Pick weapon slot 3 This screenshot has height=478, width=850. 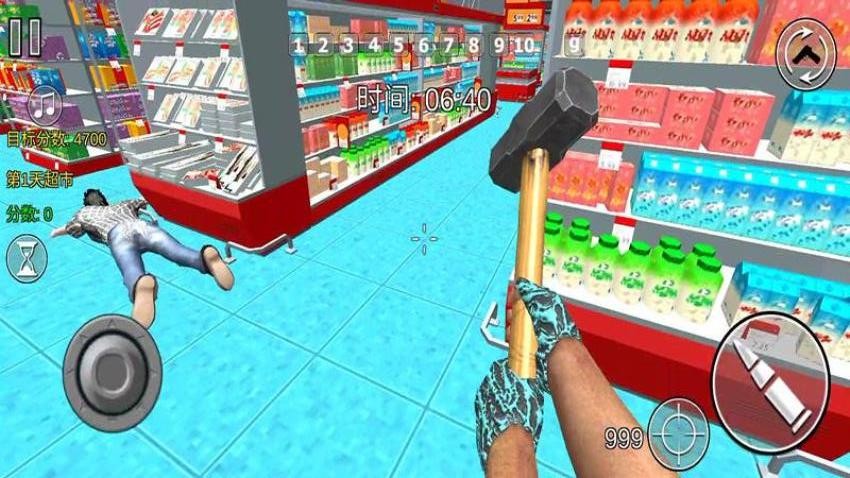(x=348, y=45)
